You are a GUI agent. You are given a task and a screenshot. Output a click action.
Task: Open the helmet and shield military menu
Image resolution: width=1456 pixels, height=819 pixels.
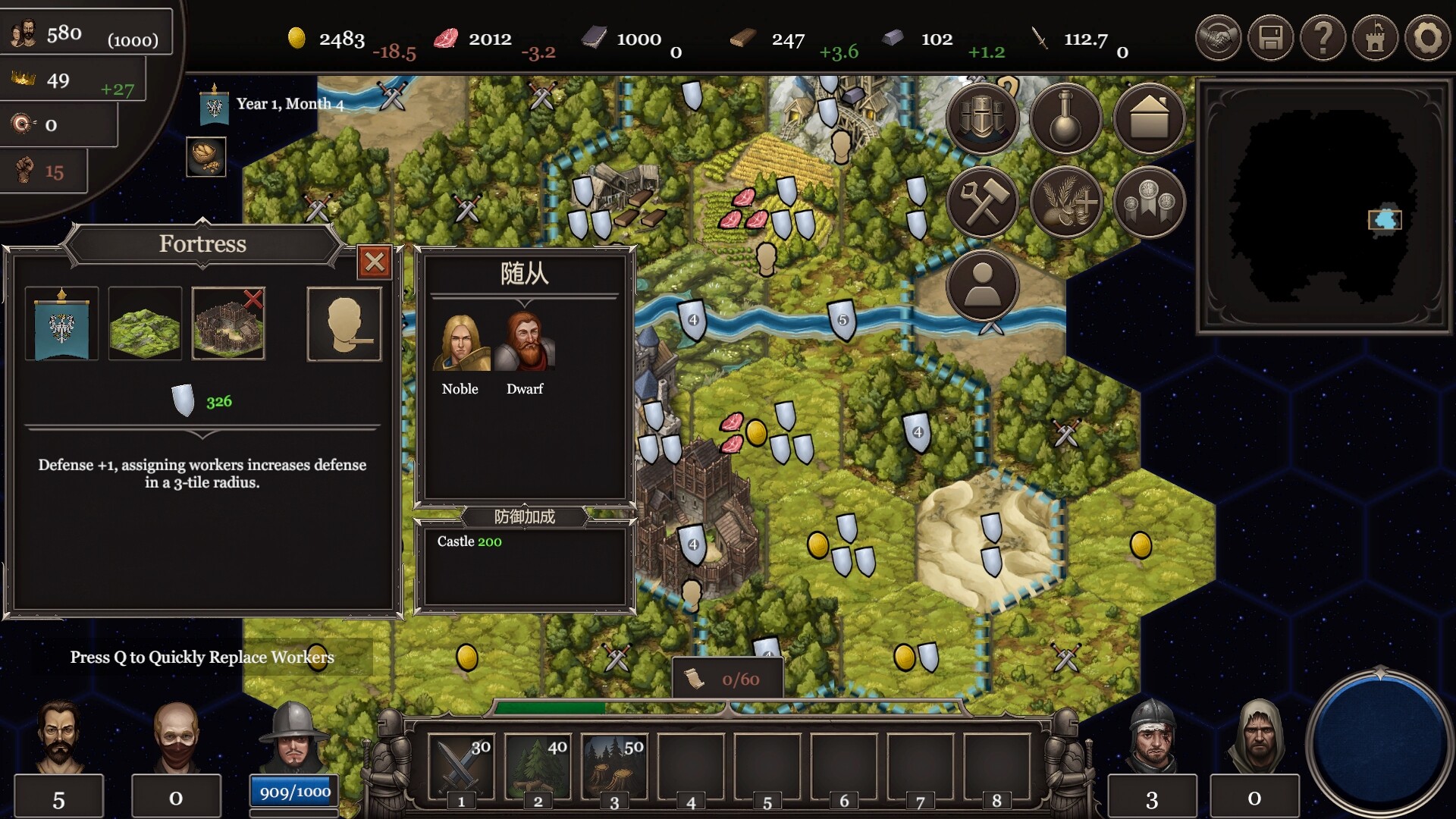[x=982, y=118]
